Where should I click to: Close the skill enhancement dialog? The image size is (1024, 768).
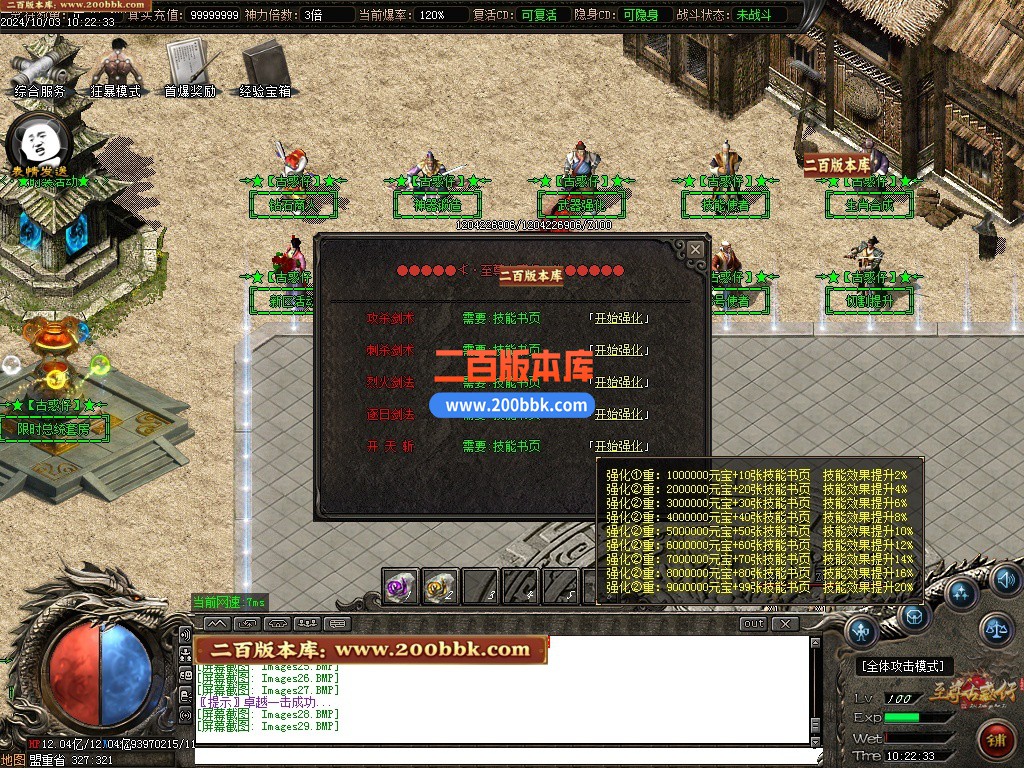[x=695, y=249]
